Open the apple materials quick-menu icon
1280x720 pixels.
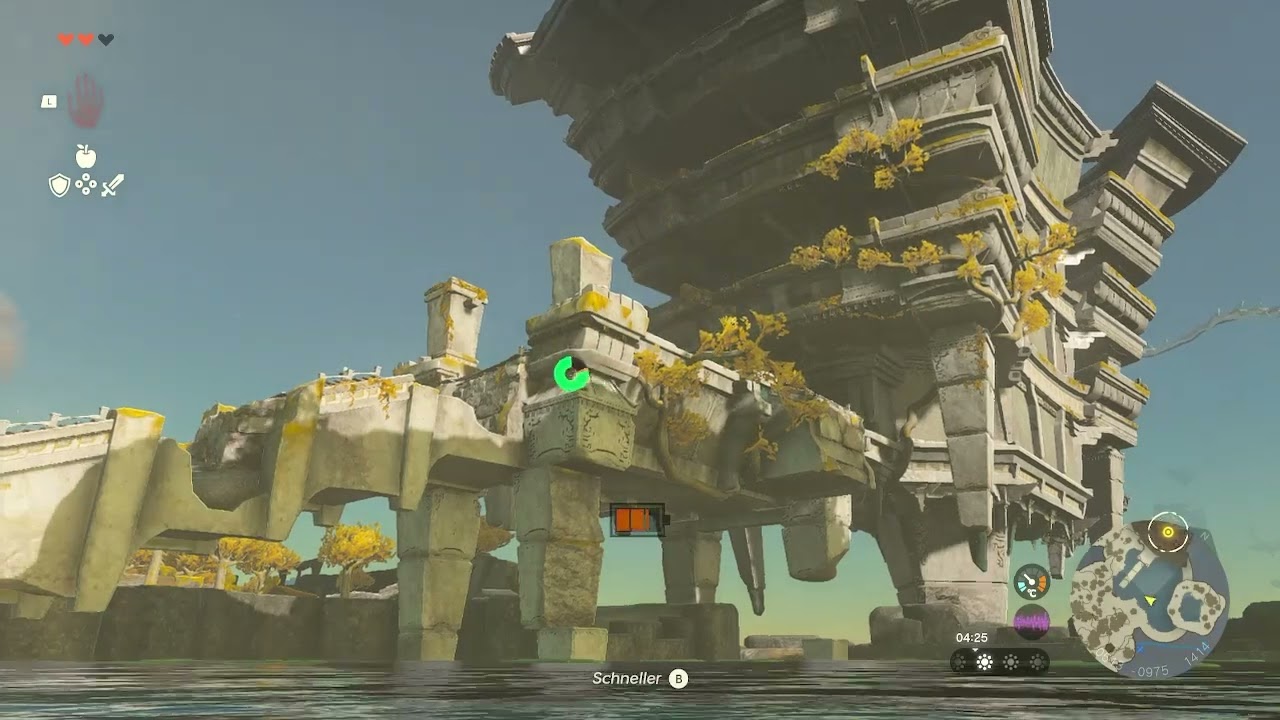[86, 156]
